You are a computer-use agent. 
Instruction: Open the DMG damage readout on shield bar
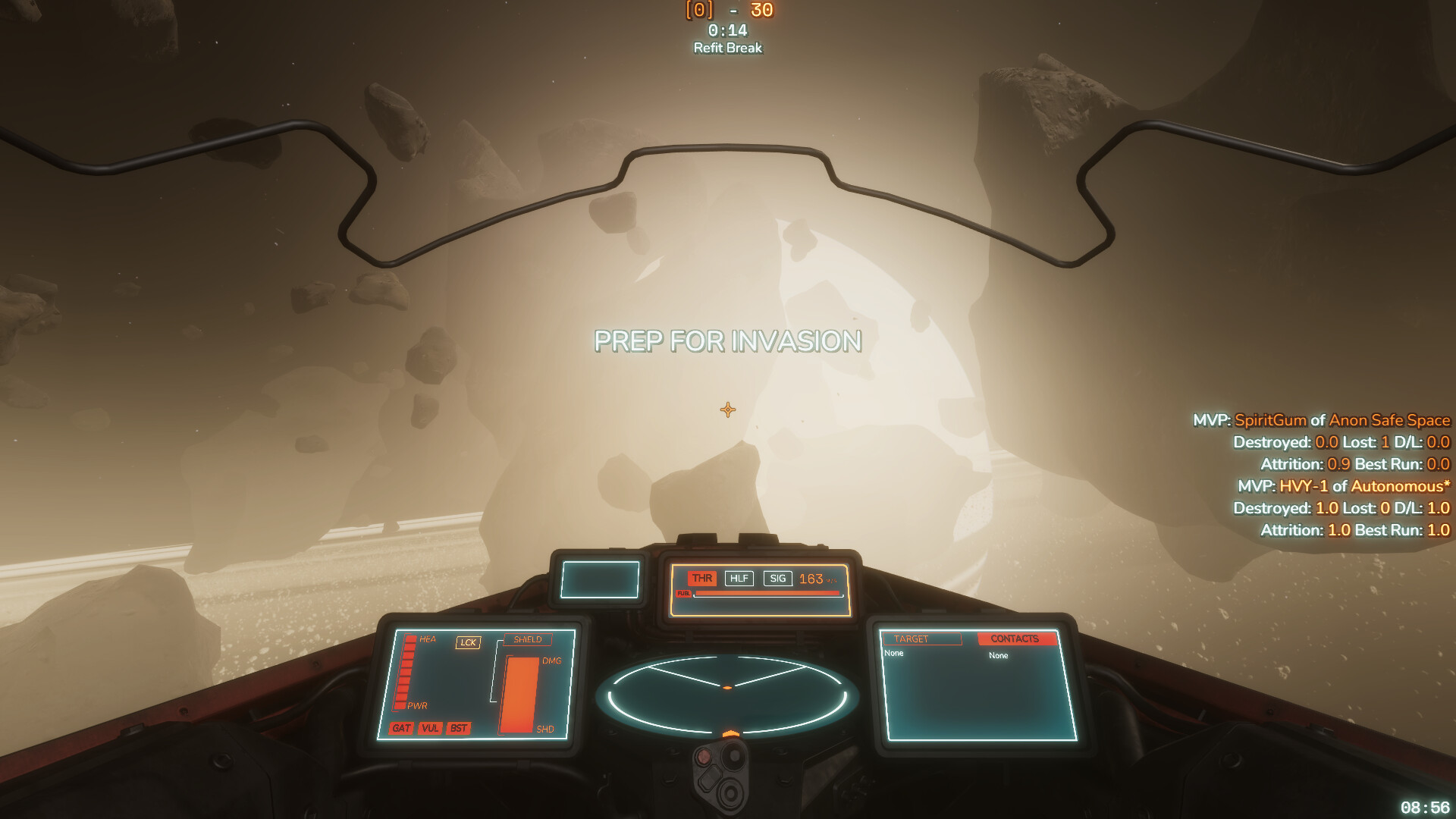[551, 661]
